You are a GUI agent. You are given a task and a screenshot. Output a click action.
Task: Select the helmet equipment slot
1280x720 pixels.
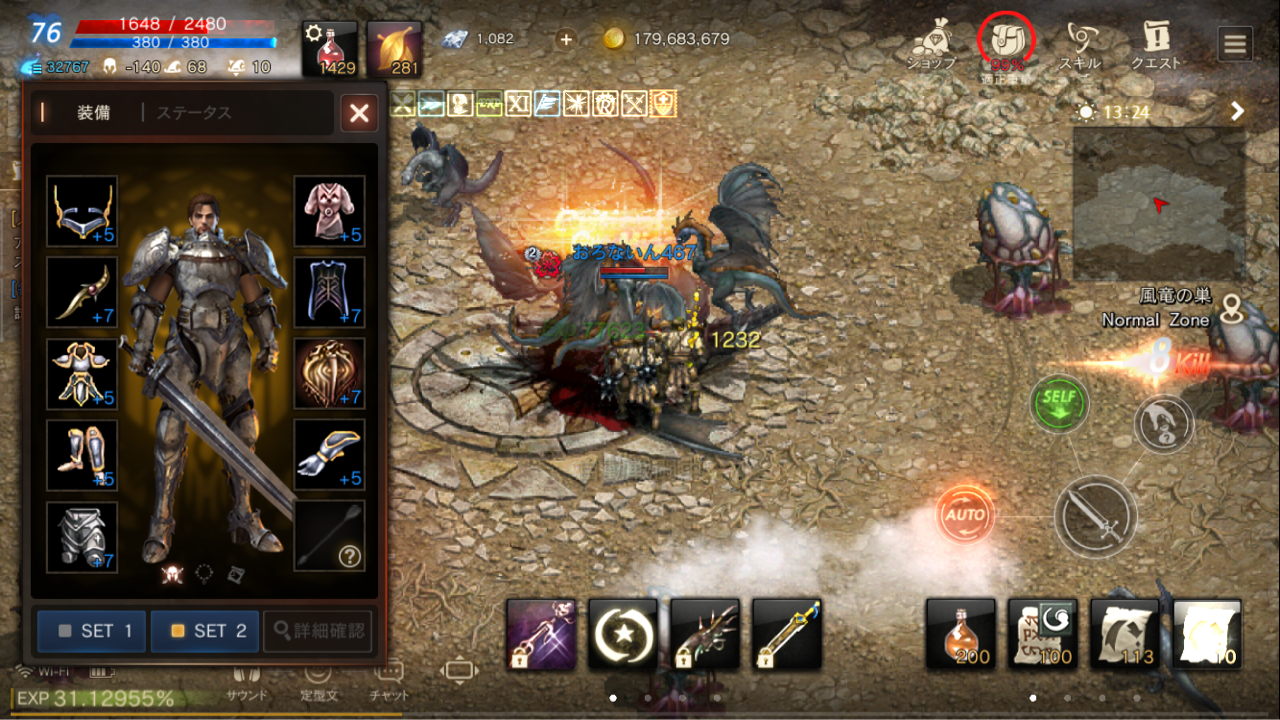[x=82, y=211]
